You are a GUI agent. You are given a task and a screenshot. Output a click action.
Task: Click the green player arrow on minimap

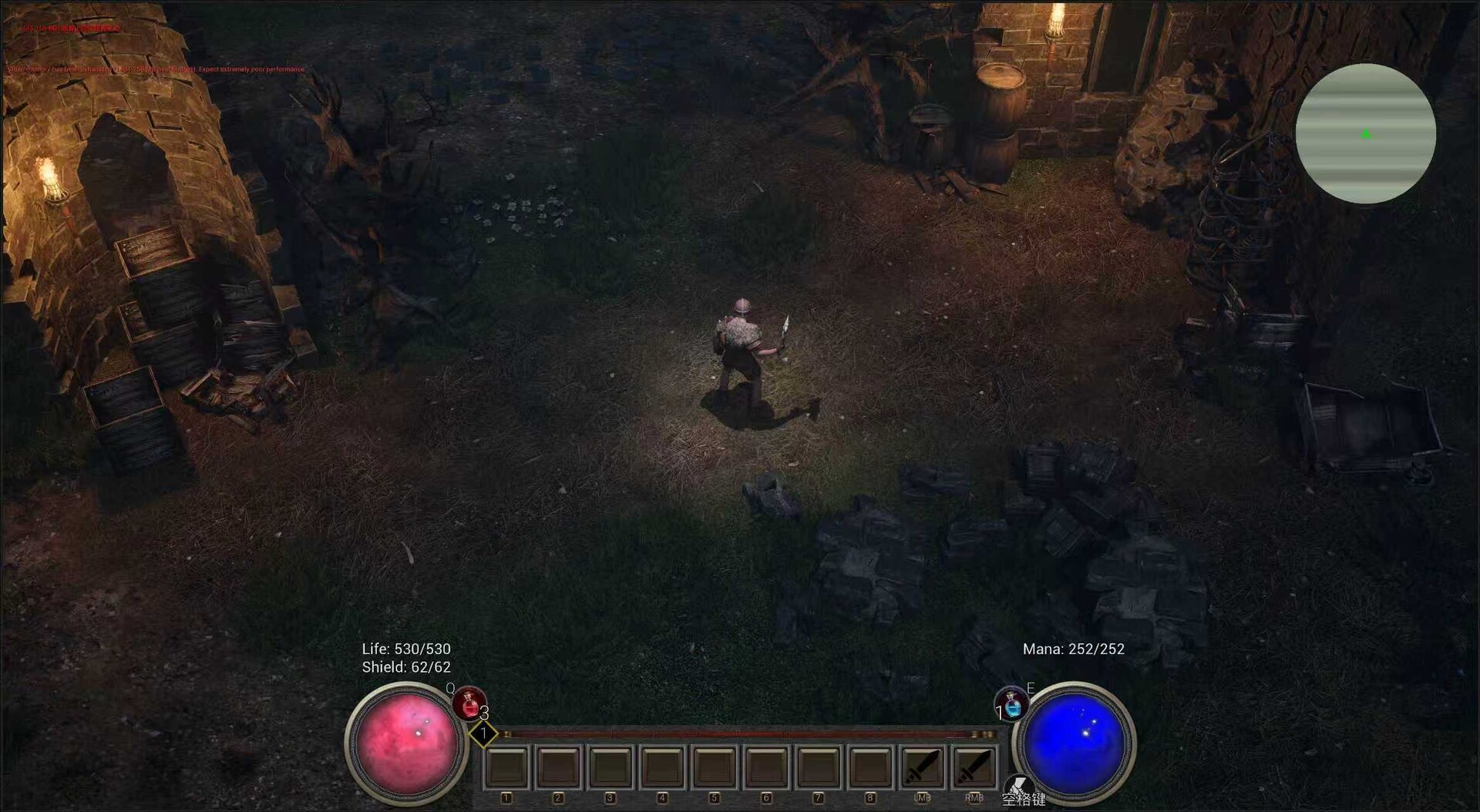(1365, 133)
